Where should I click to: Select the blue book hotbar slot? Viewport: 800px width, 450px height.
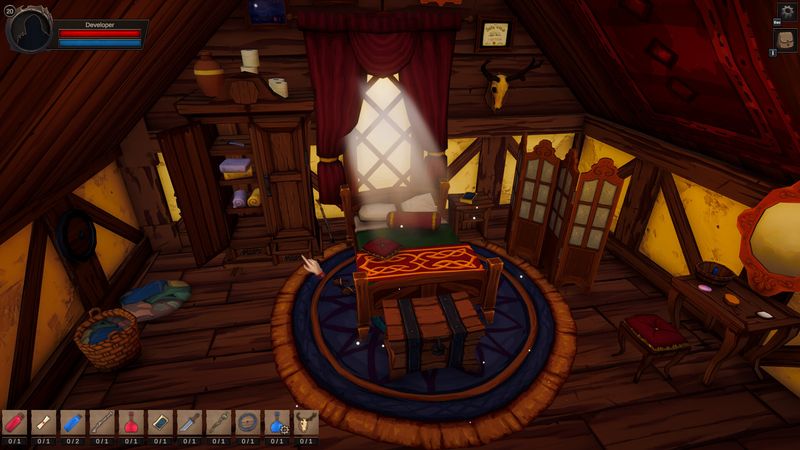(x=160, y=422)
